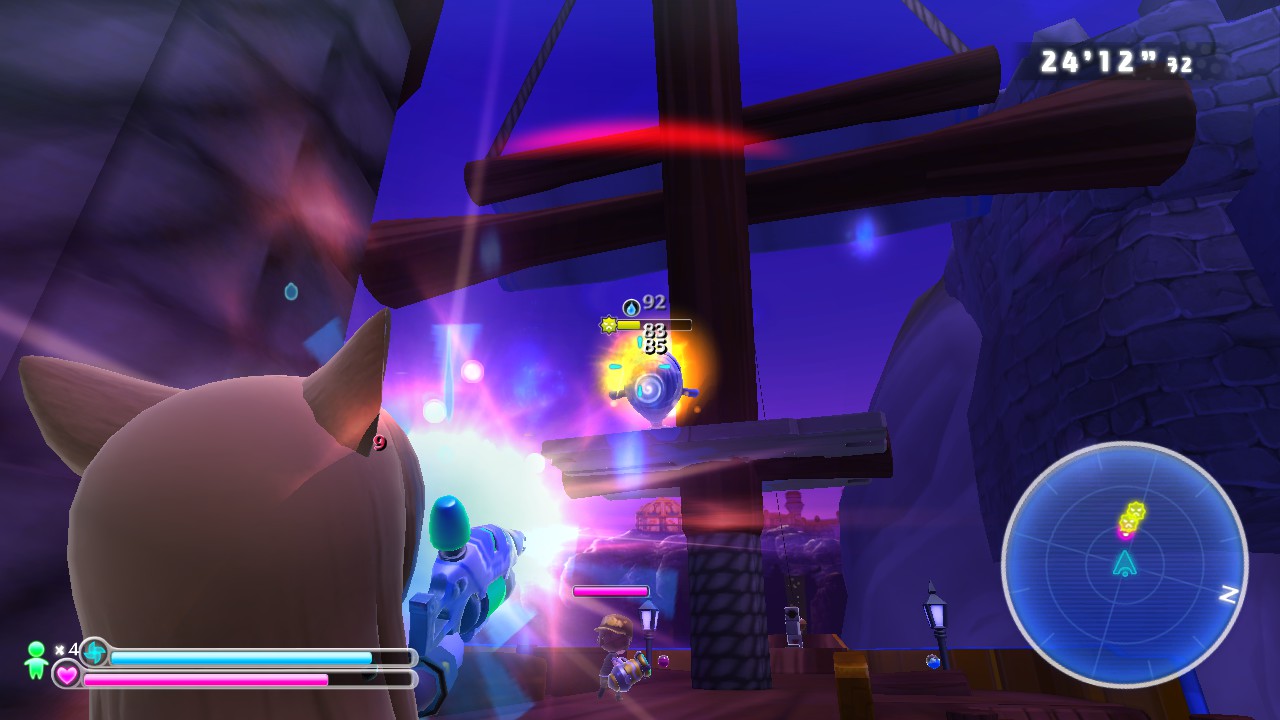This screenshot has height=720, width=1280.
Task: Click the cyan cross energy icon
Action: (95, 653)
